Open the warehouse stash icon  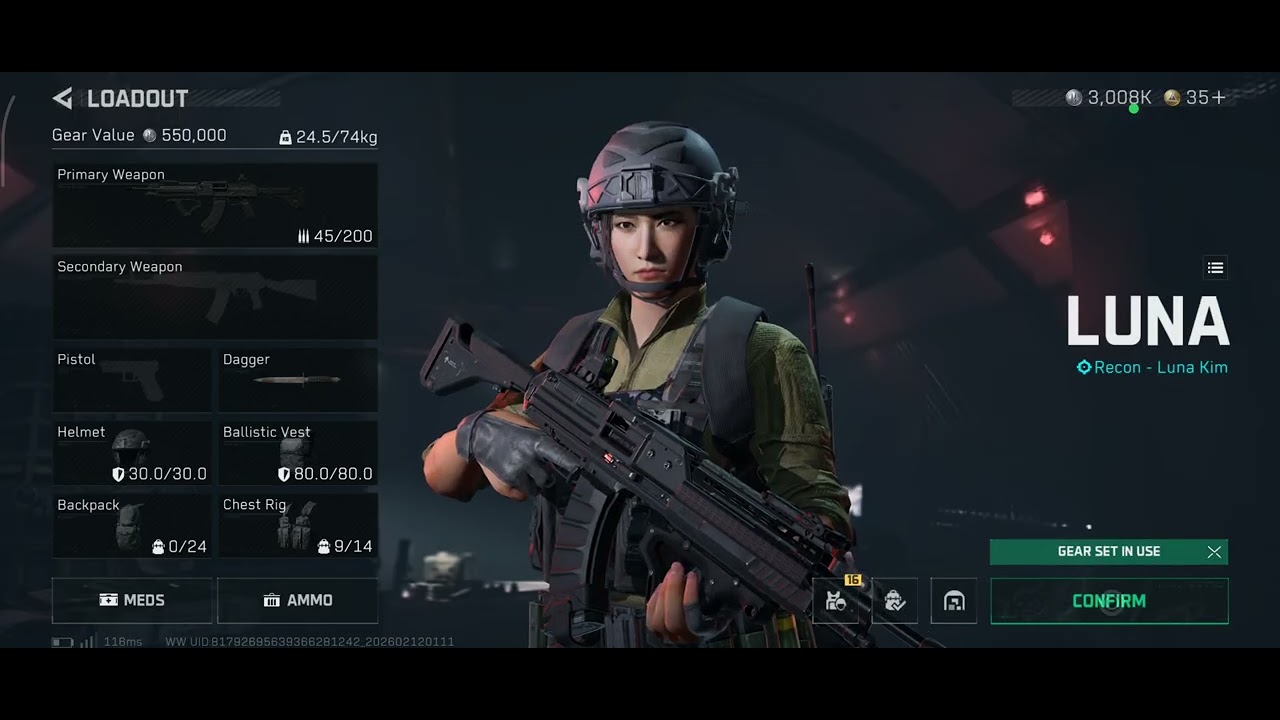click(954, 601)
